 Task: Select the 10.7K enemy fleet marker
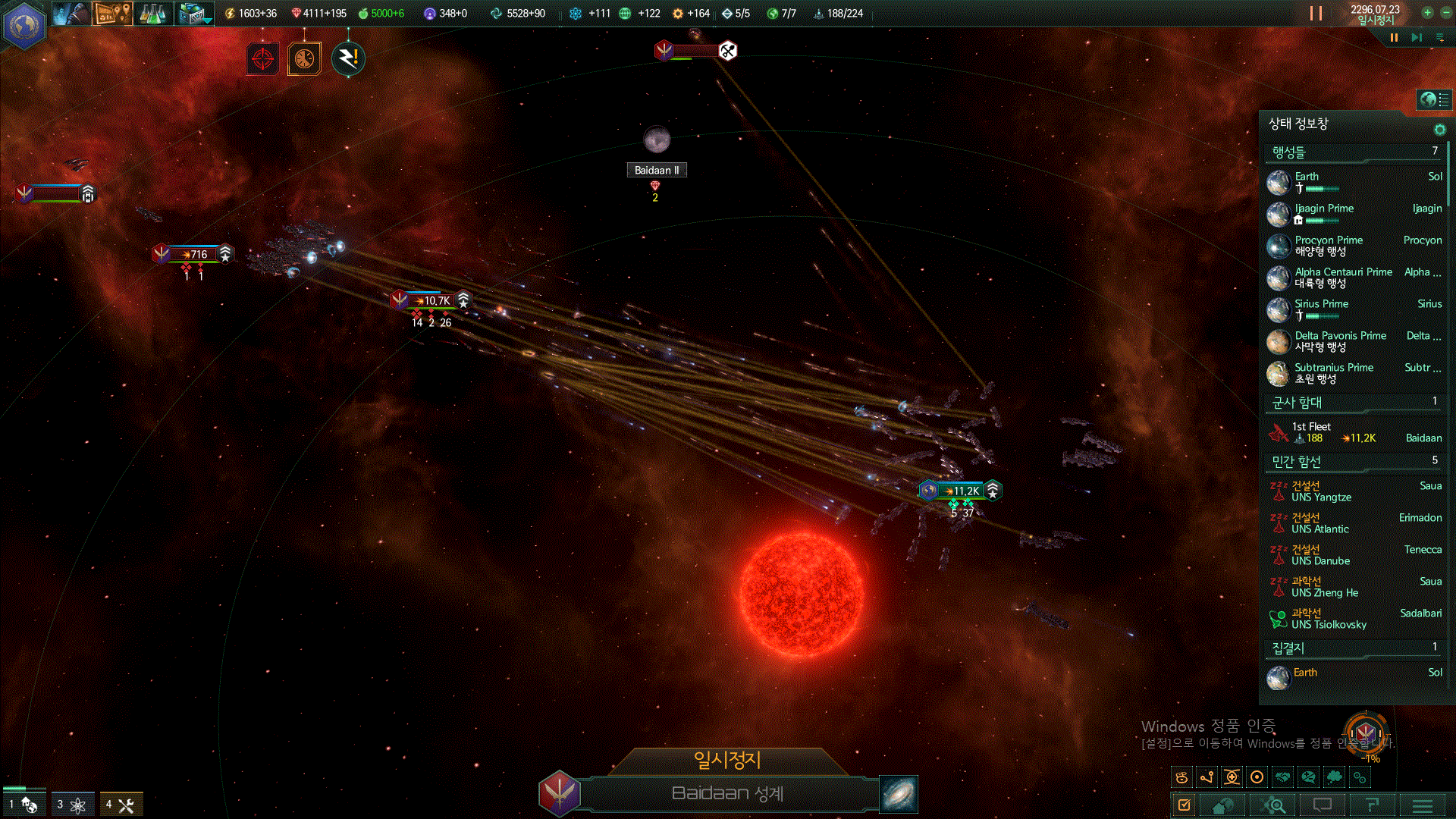point(432,300)
